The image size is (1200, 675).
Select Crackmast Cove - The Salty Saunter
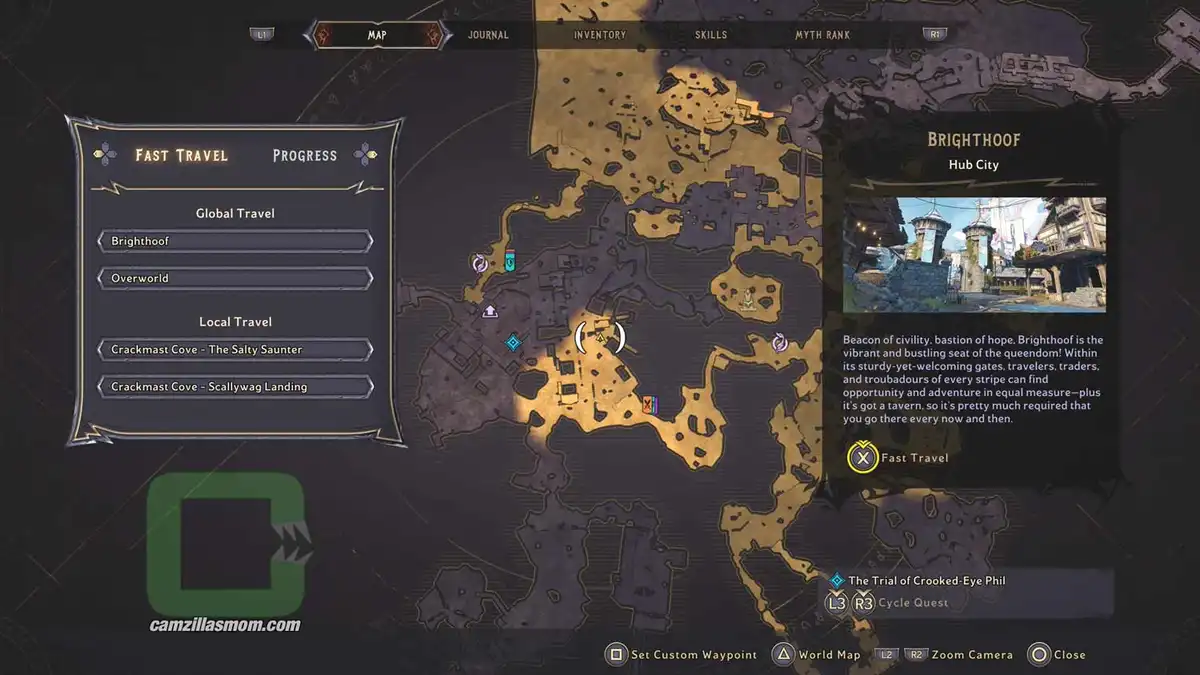click(235, 350)
